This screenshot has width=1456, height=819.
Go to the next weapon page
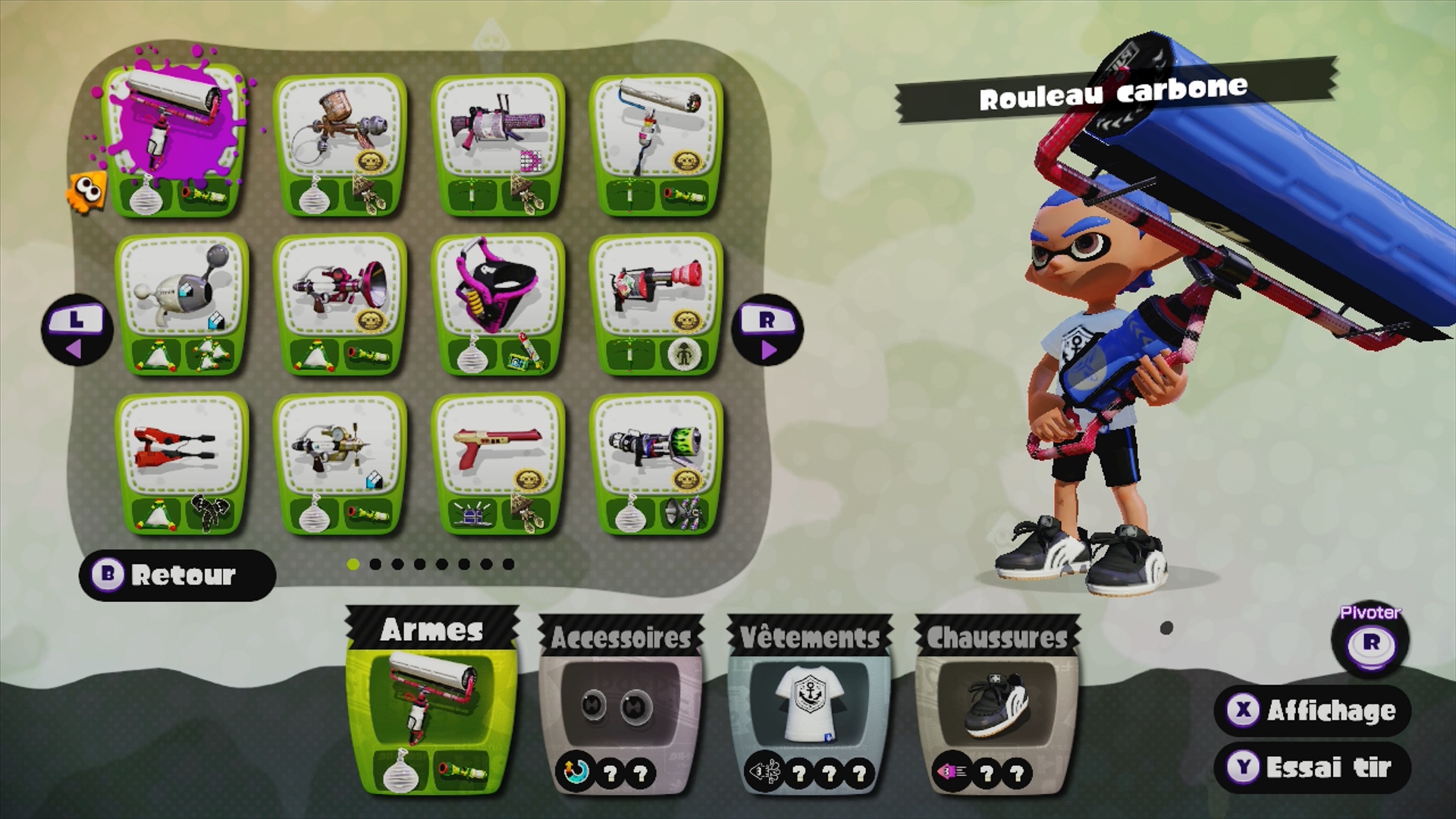[x=767, y=331]
